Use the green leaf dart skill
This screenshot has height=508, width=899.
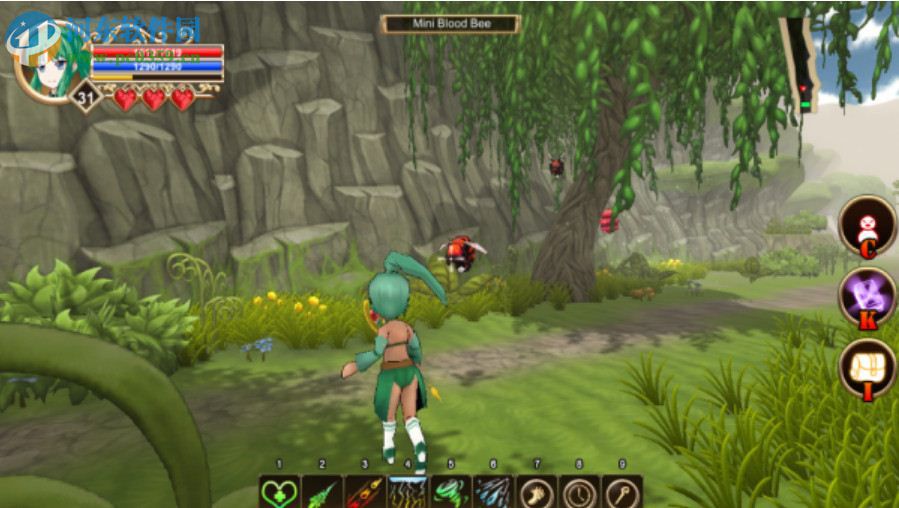tap(322, 492)
